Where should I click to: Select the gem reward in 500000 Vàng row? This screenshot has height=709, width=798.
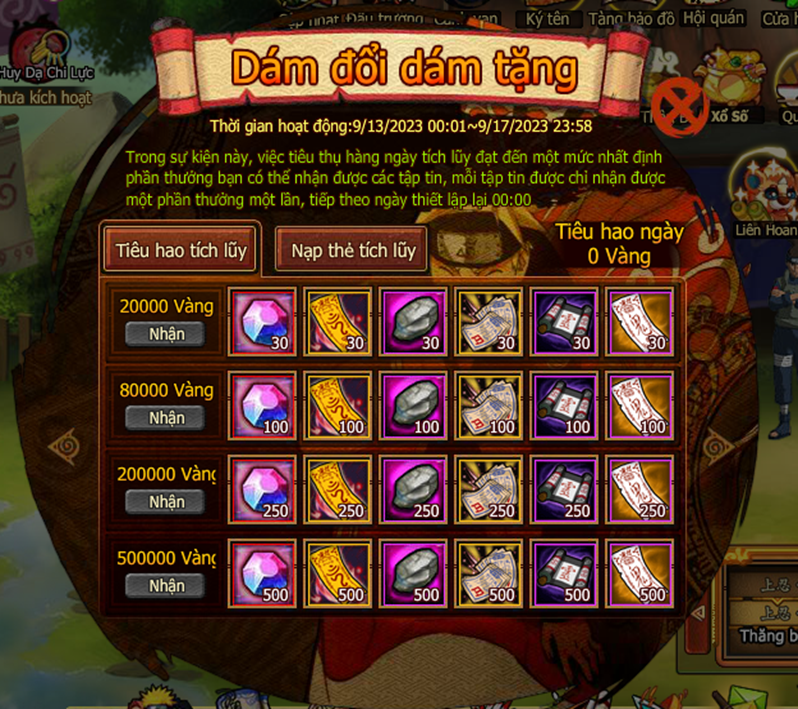262,574
